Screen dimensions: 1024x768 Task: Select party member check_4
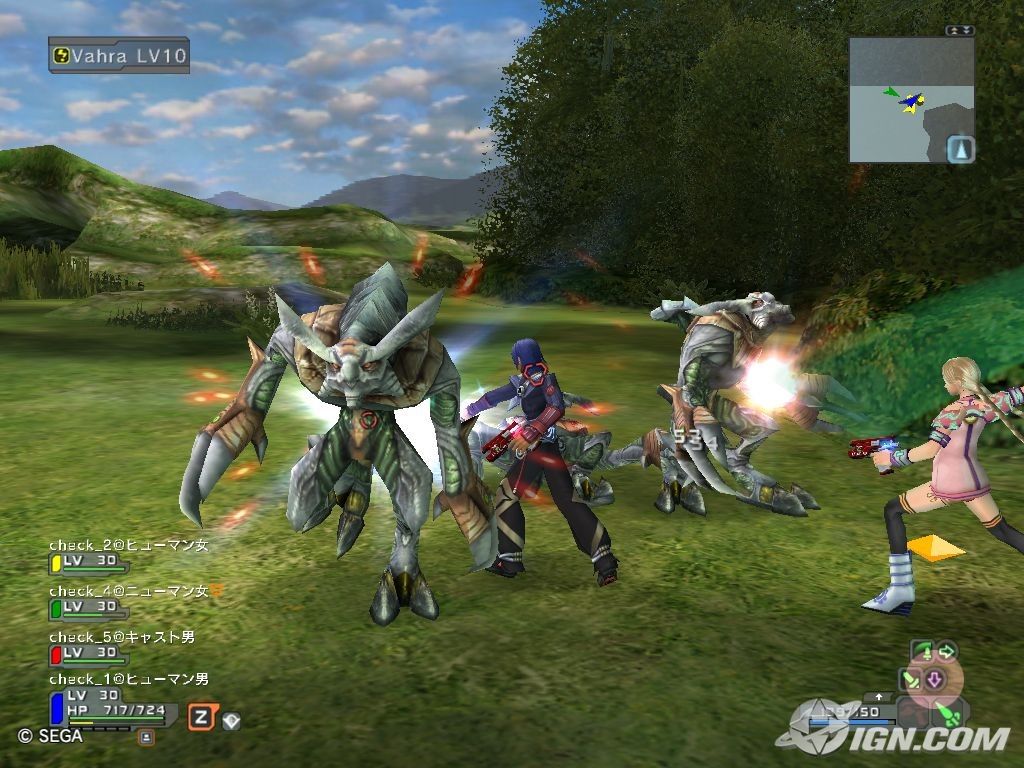[x=128, y=599]
